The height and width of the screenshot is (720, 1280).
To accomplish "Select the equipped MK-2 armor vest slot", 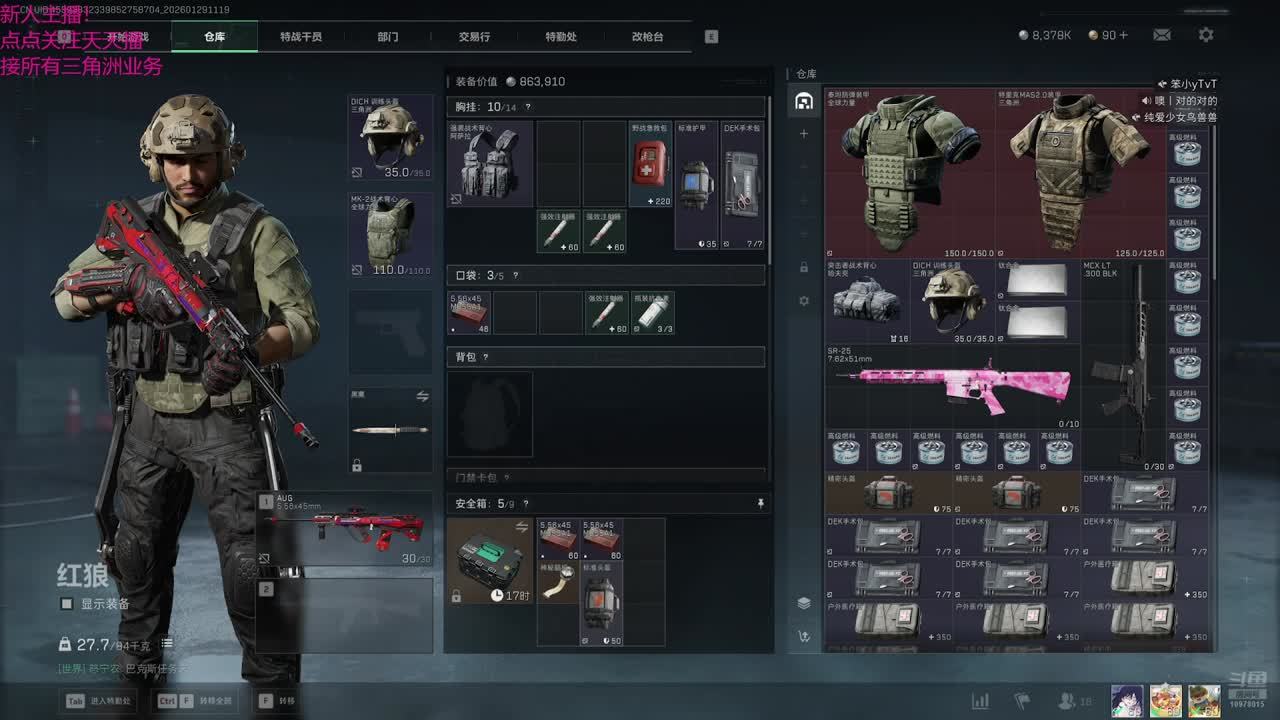I will (x=391, y=234).
